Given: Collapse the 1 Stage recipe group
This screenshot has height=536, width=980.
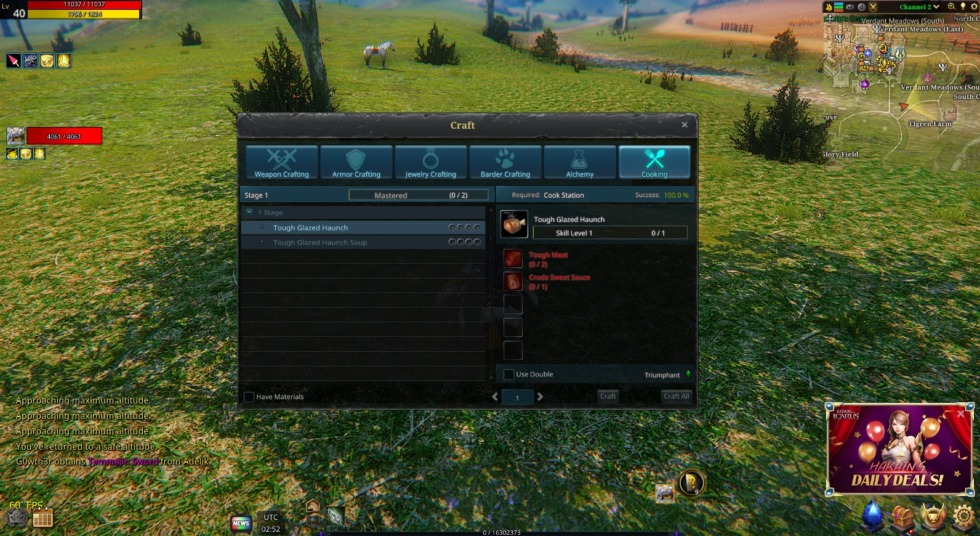Looking at the screenshot, I should (x=249, y=213).
